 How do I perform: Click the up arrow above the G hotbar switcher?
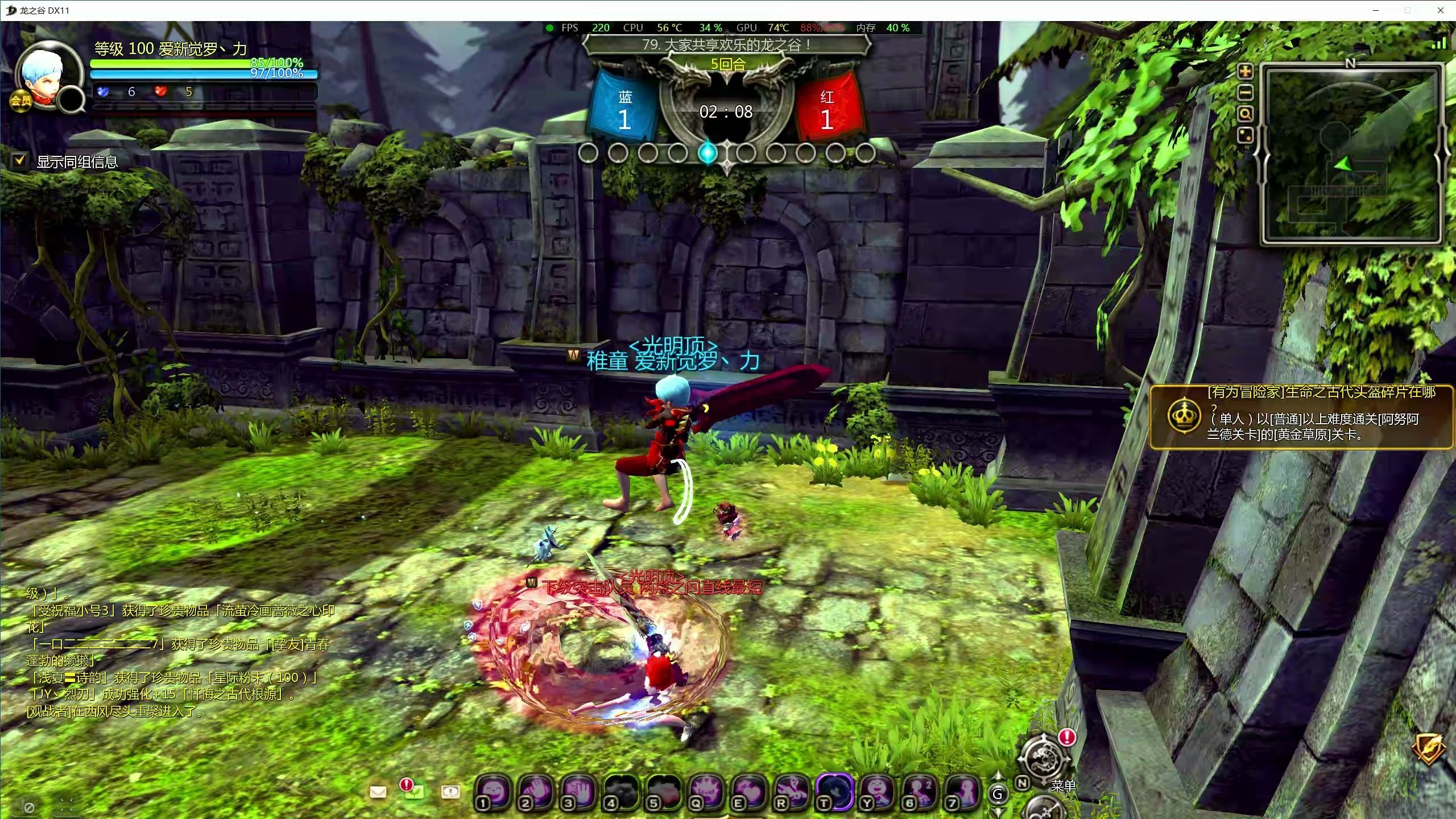(x=998, y=776)
